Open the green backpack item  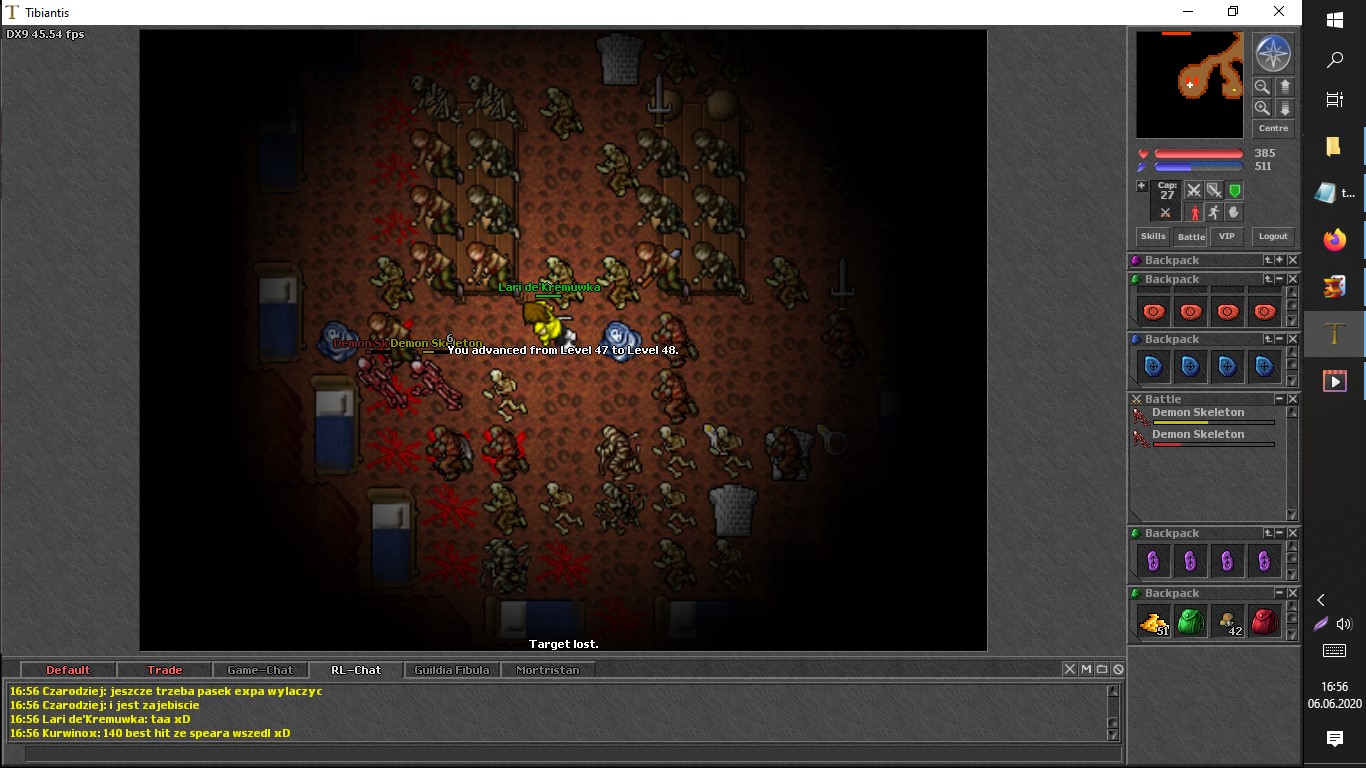1190,622
